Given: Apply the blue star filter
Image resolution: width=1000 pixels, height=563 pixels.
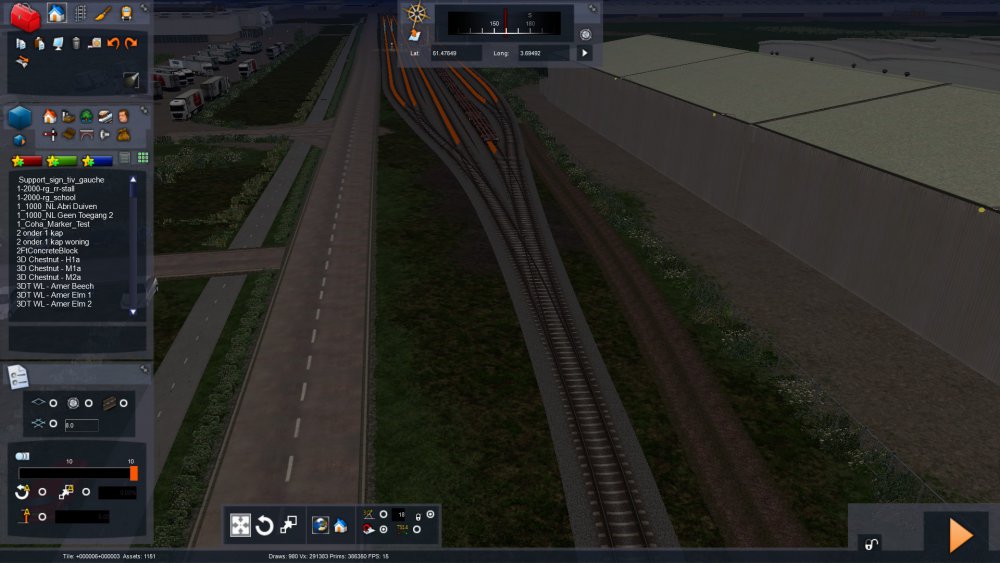Looking at the screenshot, I should (x=97, y=160).
